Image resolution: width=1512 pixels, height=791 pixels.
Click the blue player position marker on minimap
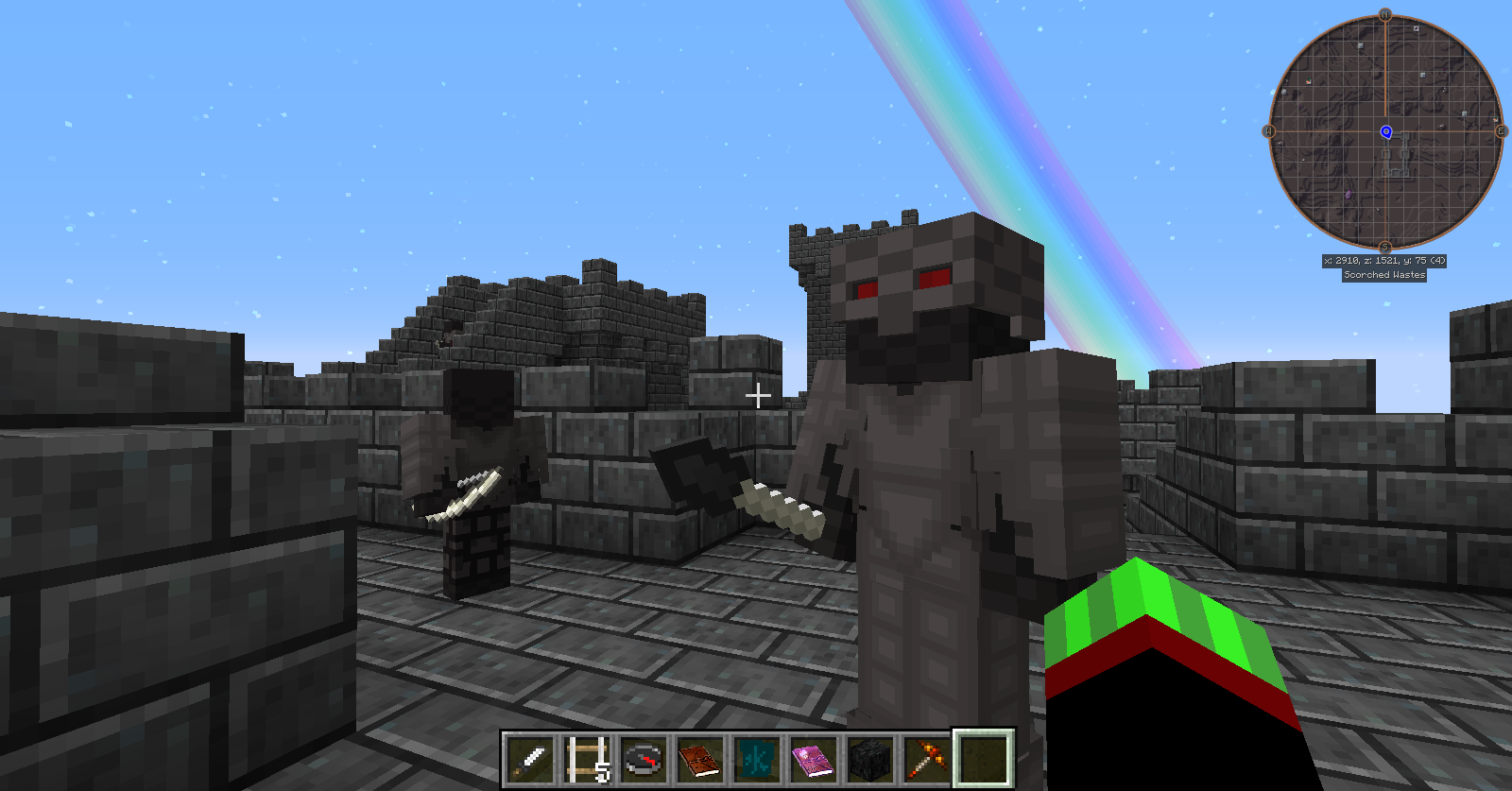point(1385,131)
